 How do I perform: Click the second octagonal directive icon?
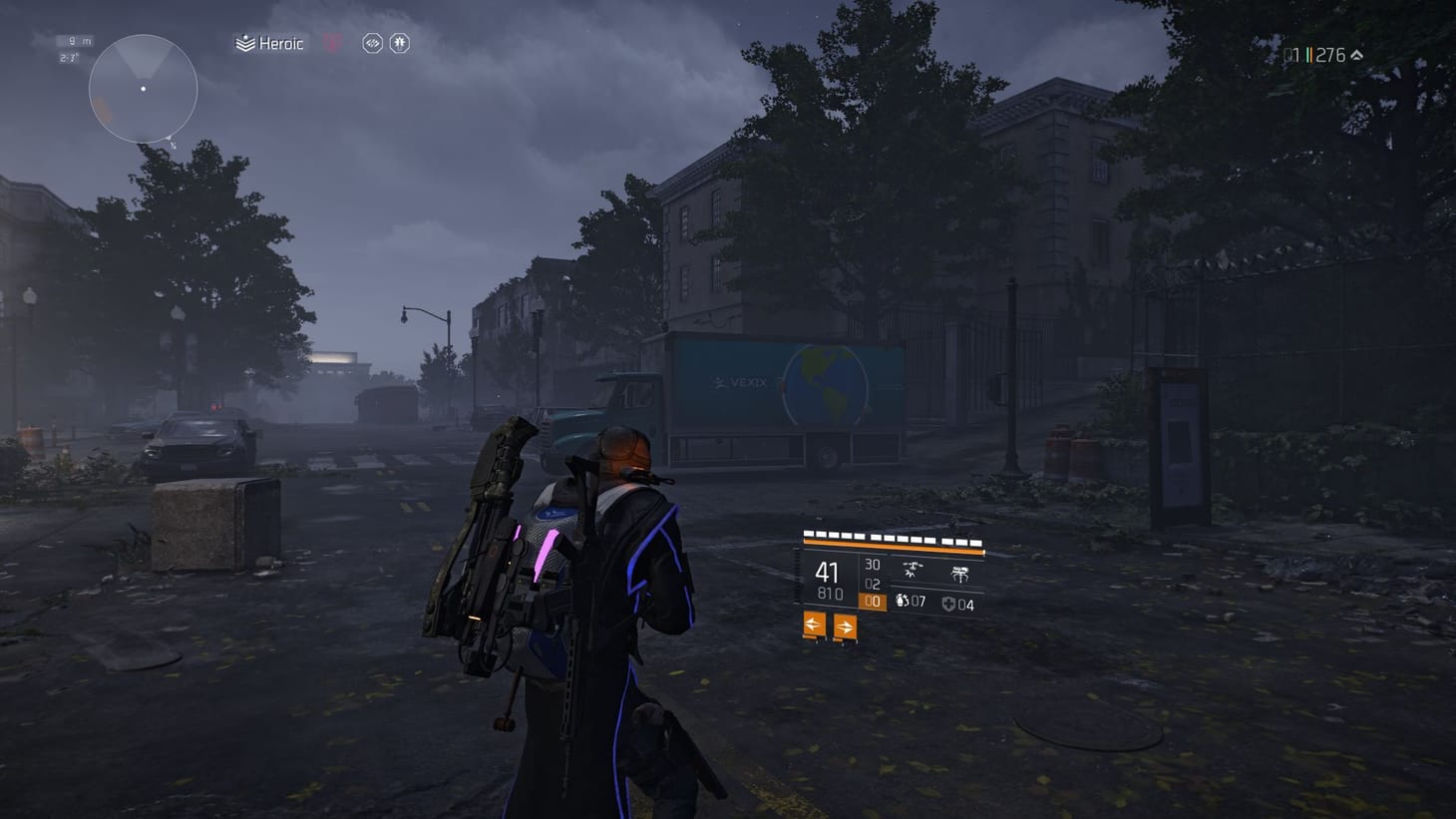[399, 43]
